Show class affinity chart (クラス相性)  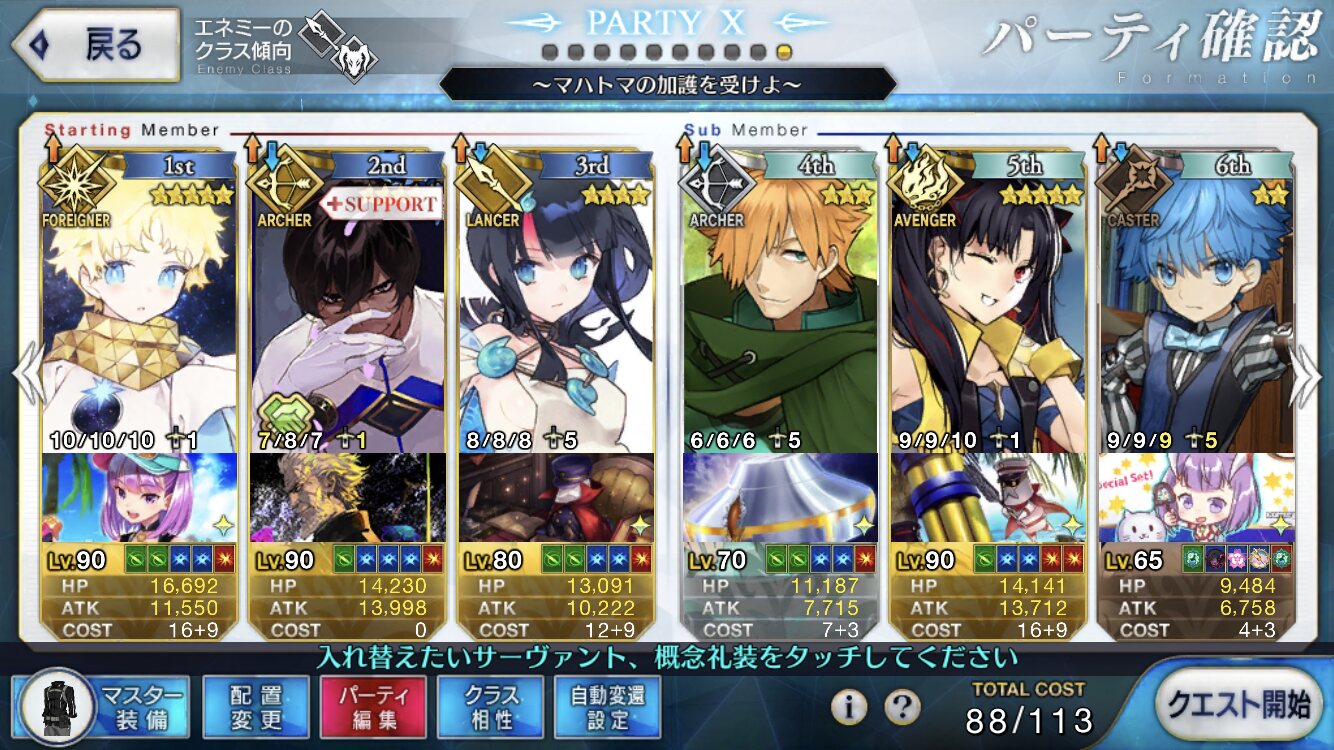[x=490, y=708]
